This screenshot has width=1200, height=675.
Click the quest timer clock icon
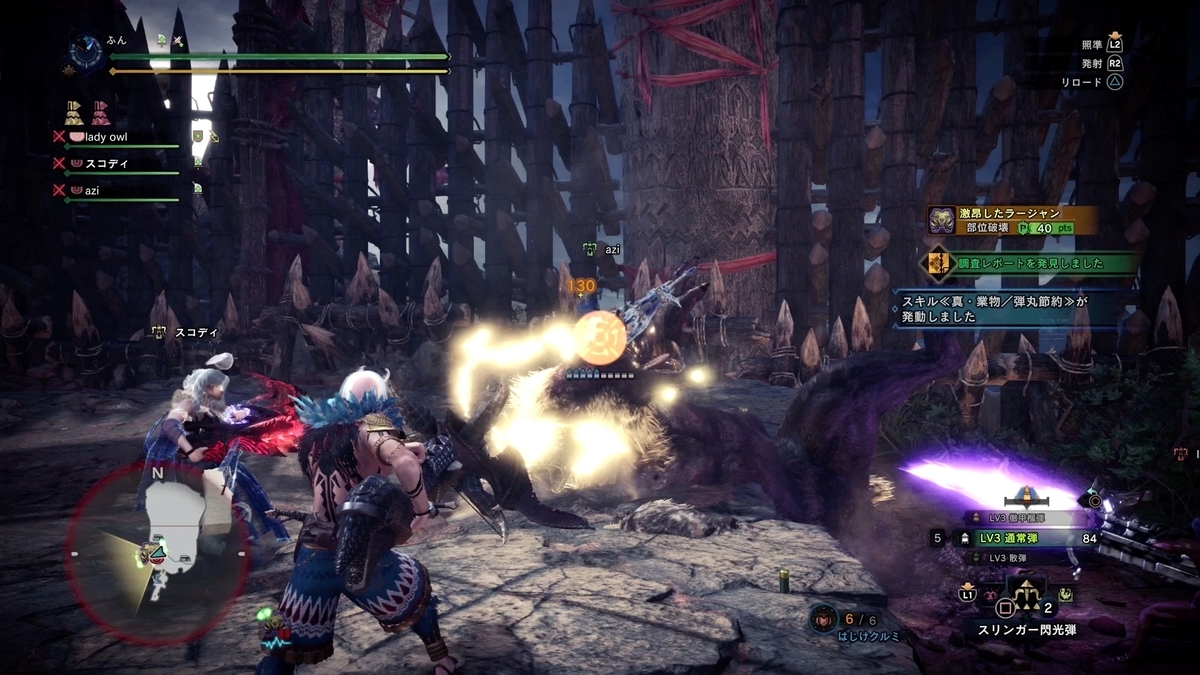click(x=84, y=49)
